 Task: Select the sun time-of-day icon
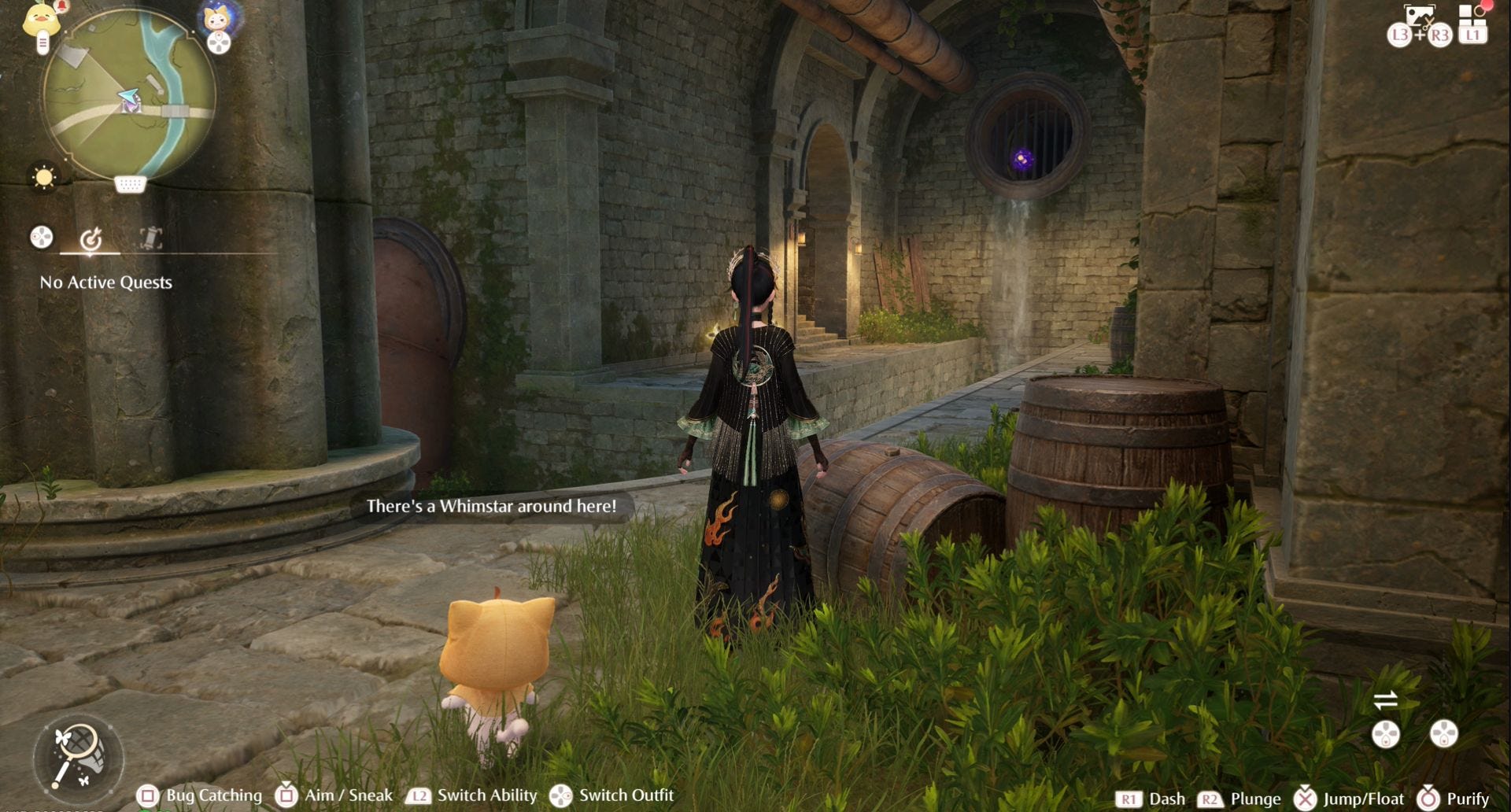pyautogui.click(x=44, y=177)
